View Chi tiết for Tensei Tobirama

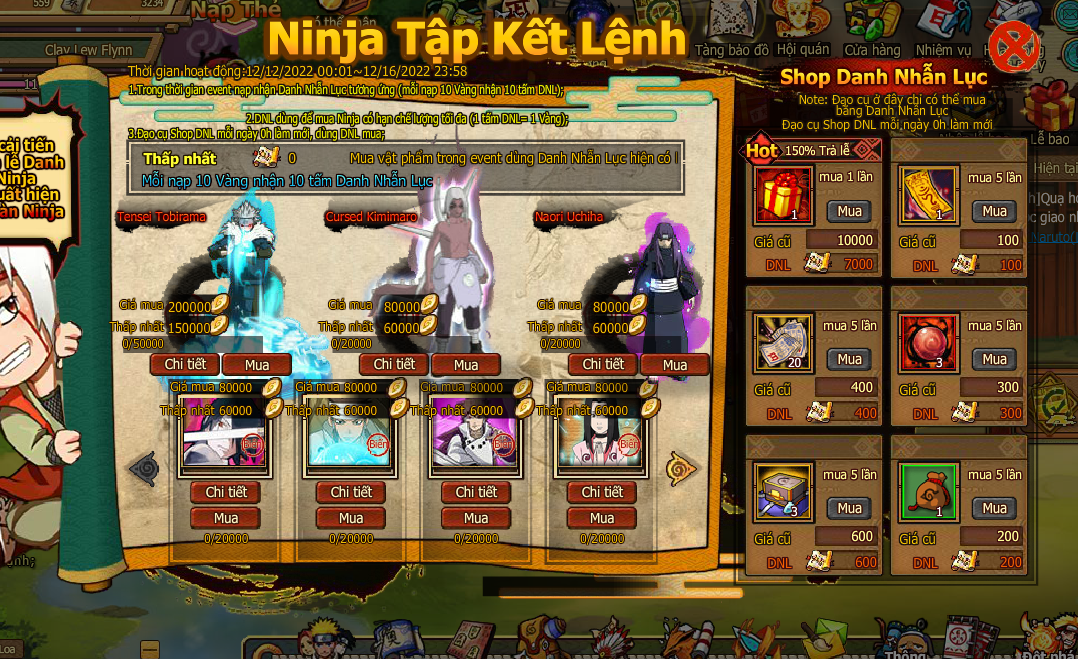tap(185, 364)
